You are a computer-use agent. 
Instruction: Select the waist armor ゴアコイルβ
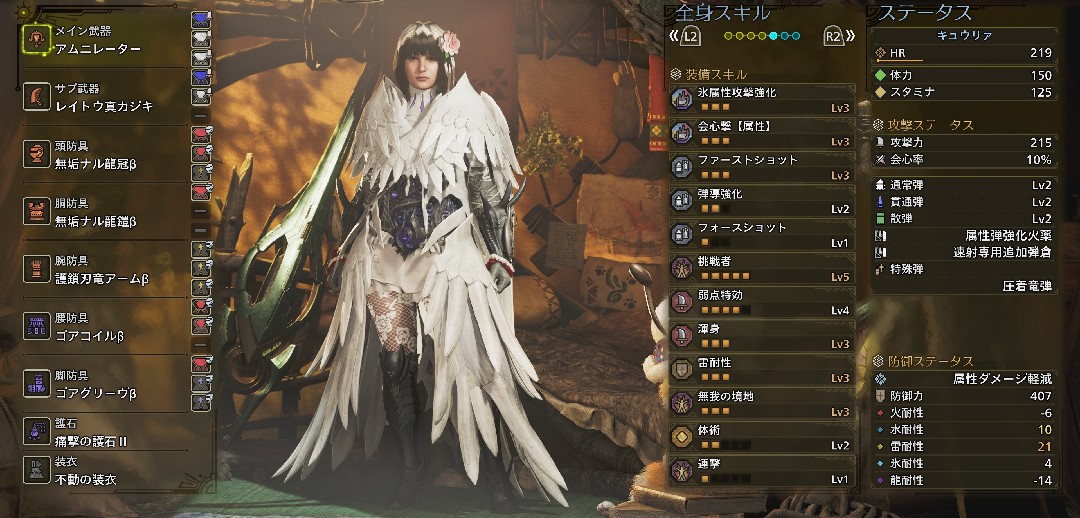tap(100, 326)
